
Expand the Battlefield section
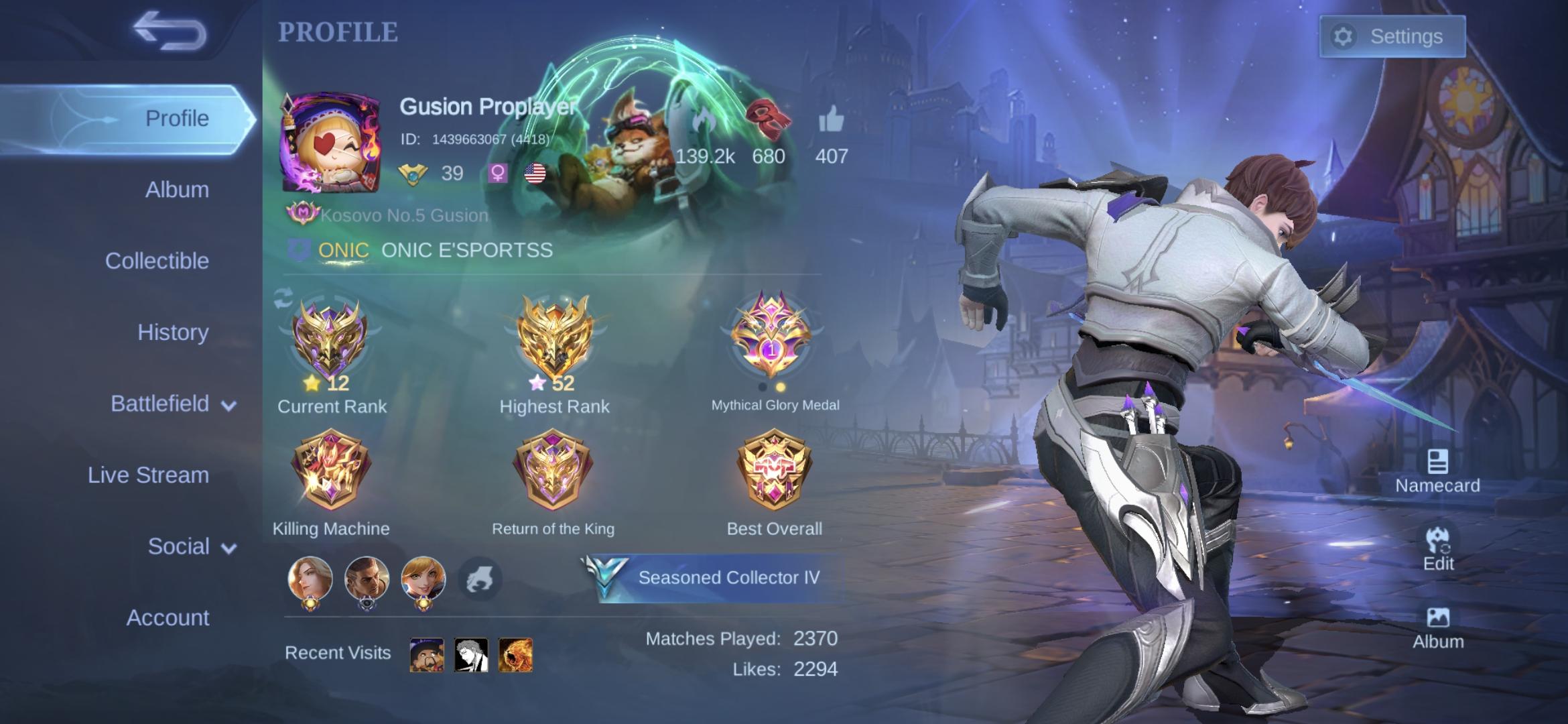[x=168, y=404]
